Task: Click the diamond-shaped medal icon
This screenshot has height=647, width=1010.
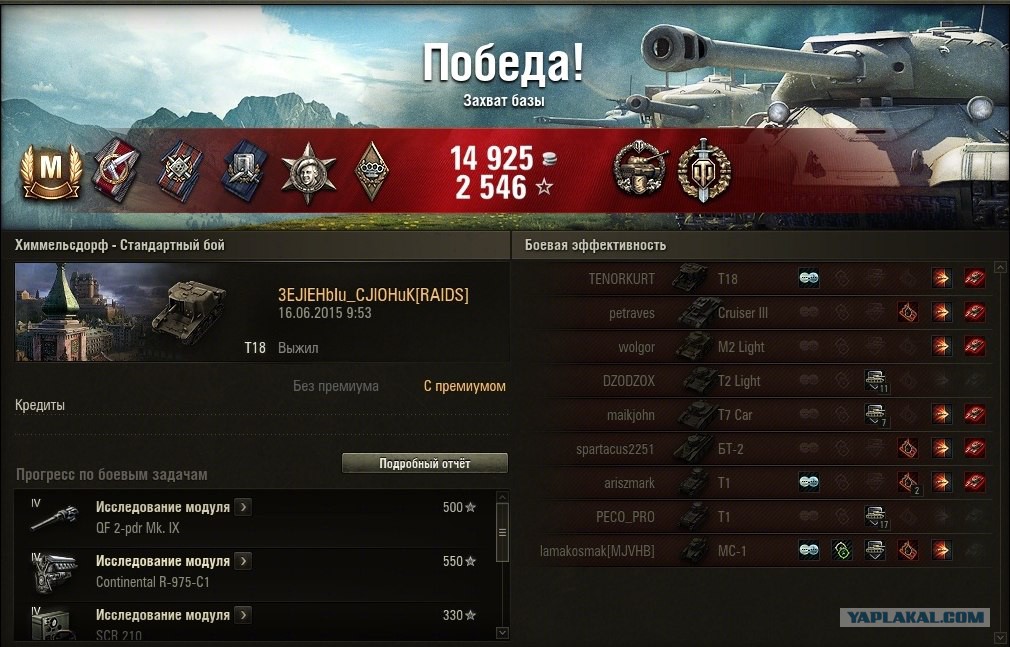Action: point(371,172)
